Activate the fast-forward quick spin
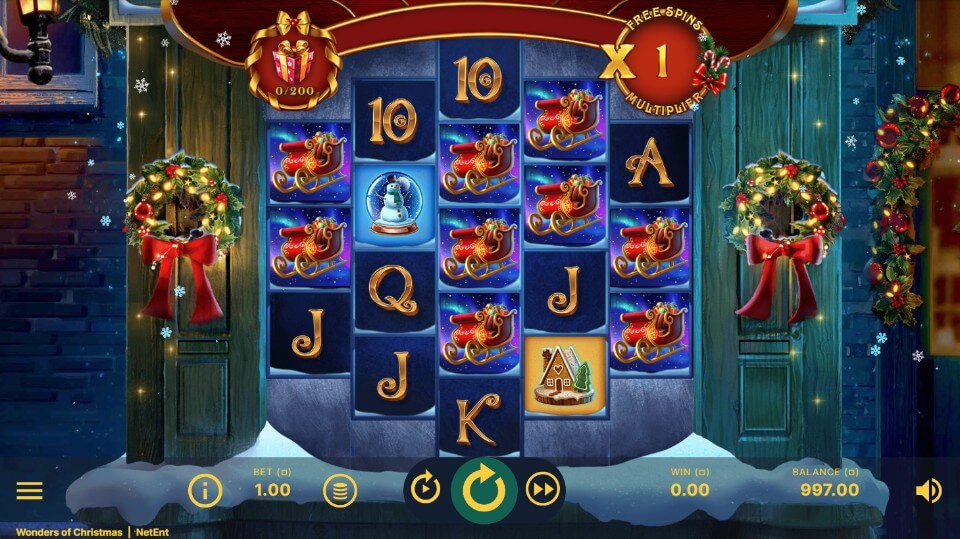The image size is (960, 539). (543, 489)
